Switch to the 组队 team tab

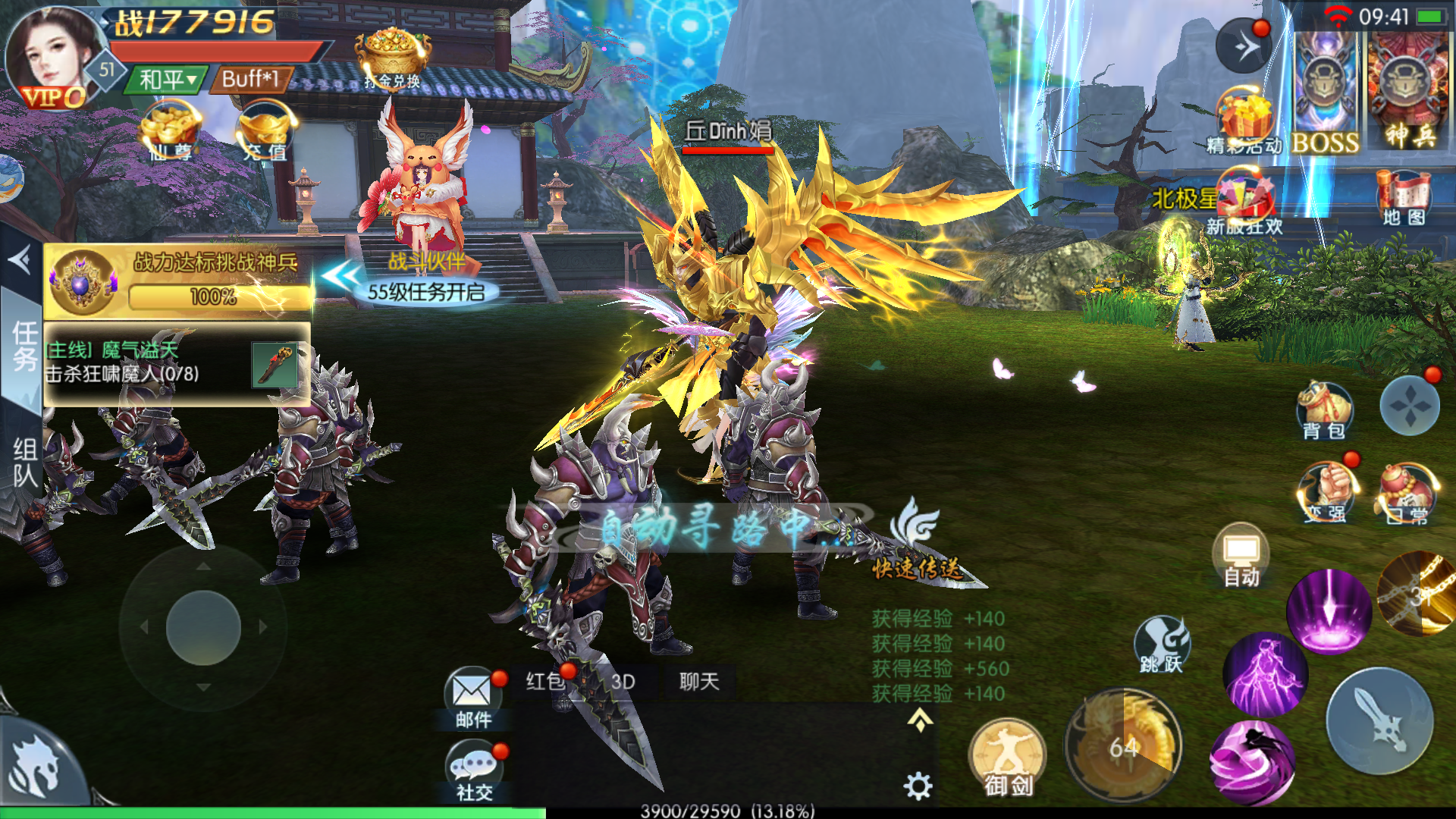[24, 463]
